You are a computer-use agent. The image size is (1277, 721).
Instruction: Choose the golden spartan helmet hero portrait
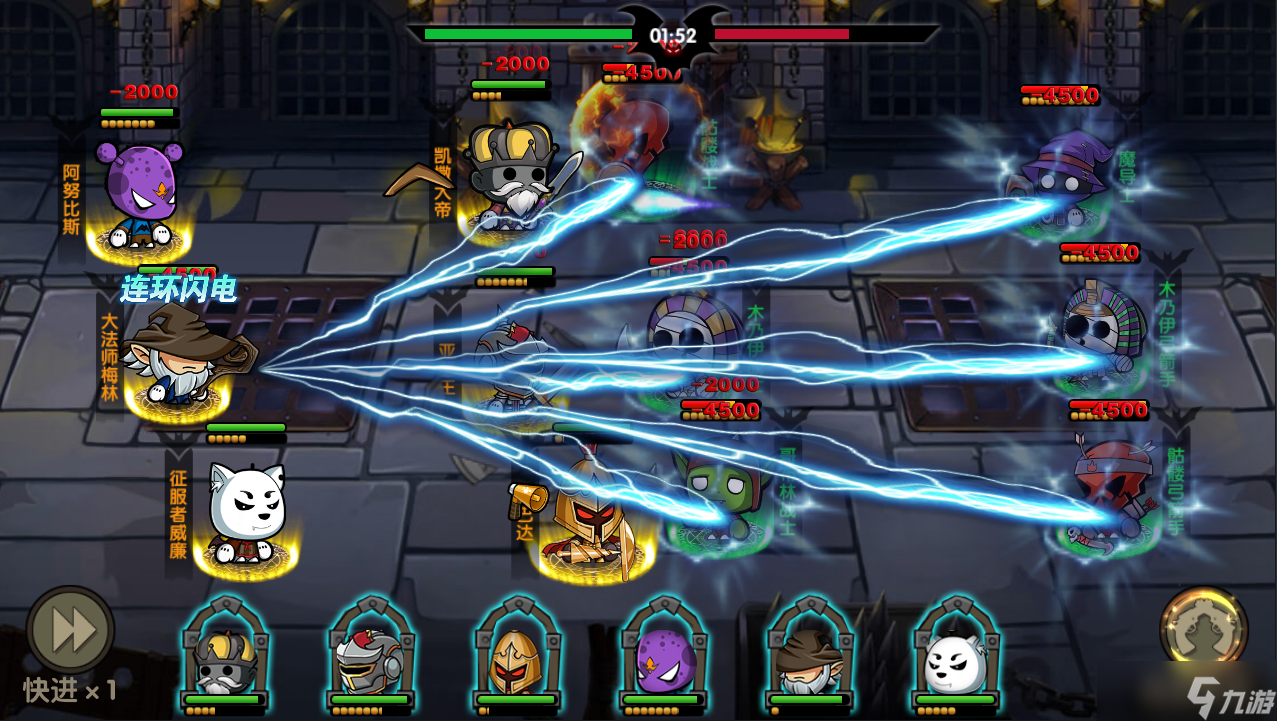[x=514, y=660]
